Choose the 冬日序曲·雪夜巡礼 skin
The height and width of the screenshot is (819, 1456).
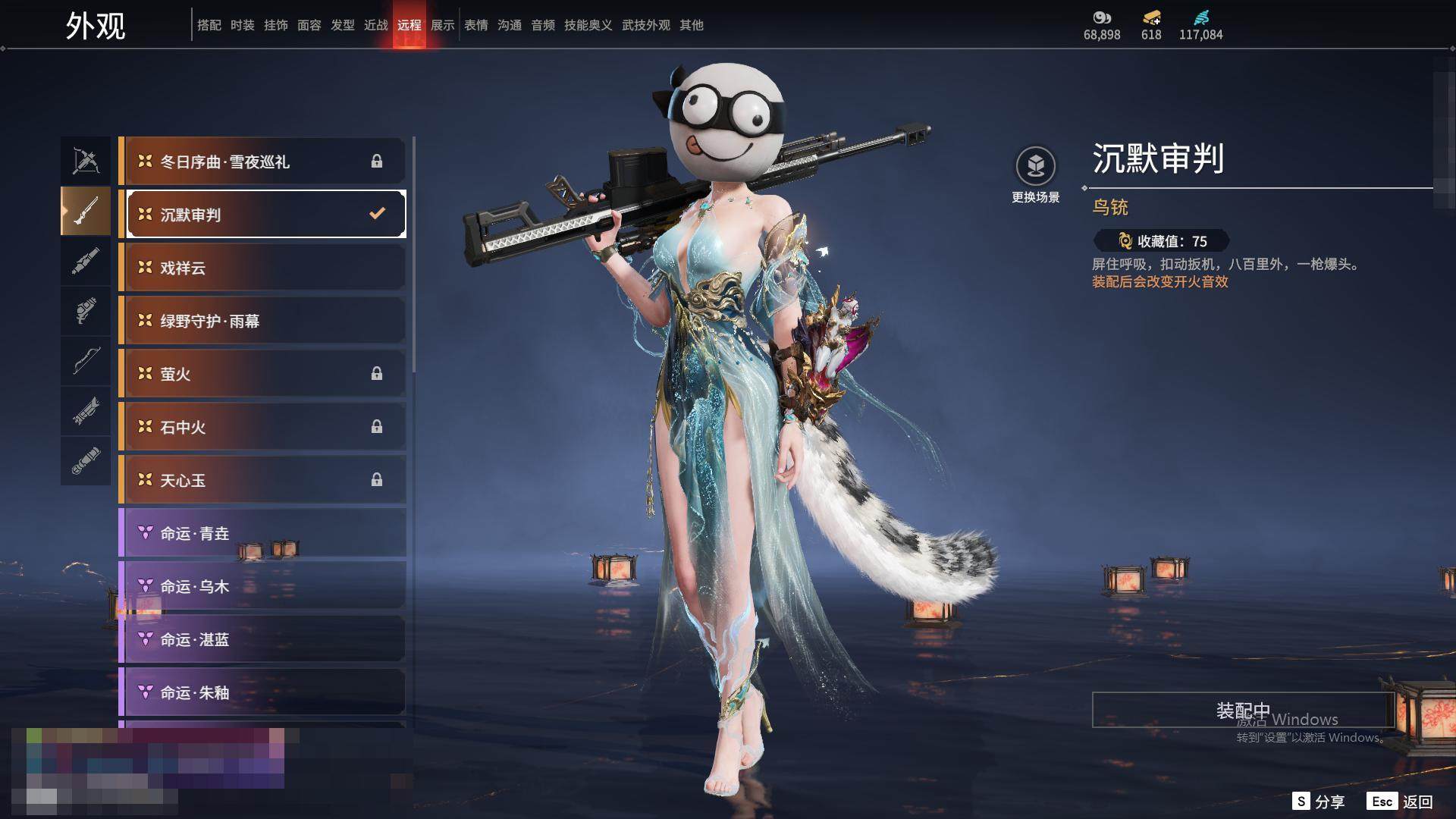[x=262, y=162]
